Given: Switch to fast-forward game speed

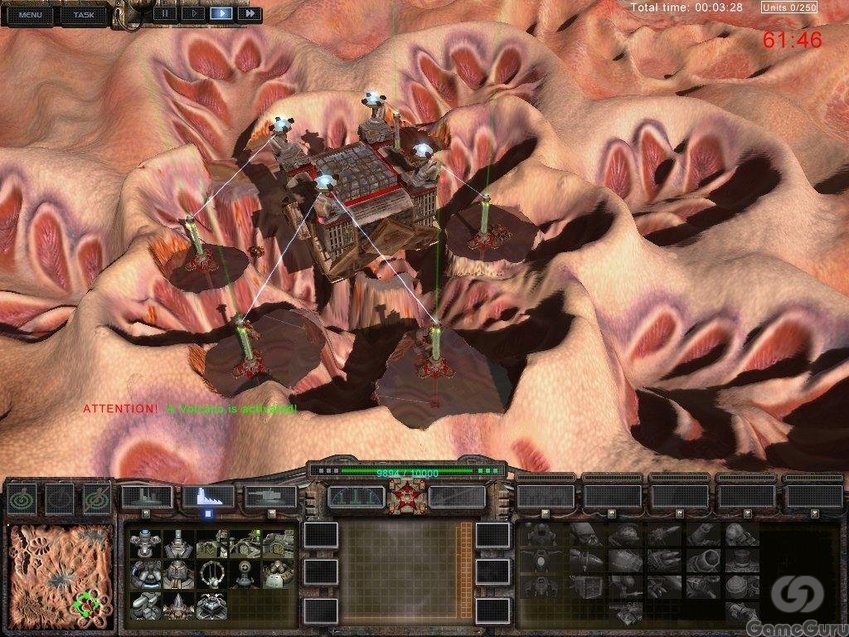Looking at the screenshot, I should pyautogui.click(x=248, y=14).
